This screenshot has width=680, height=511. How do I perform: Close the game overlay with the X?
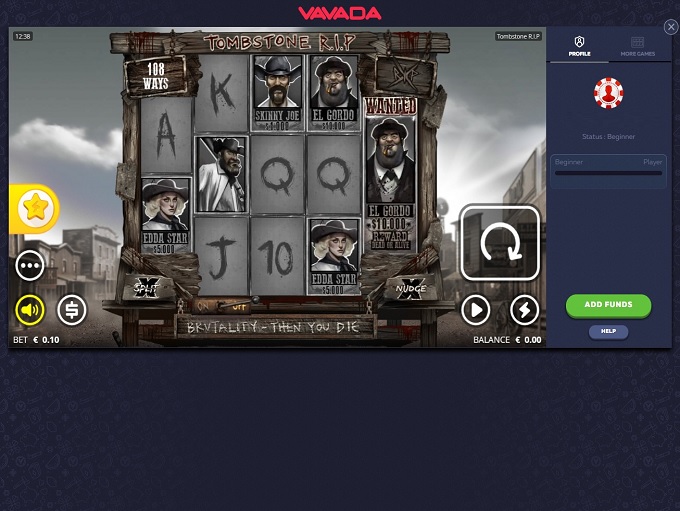[671, 27]
